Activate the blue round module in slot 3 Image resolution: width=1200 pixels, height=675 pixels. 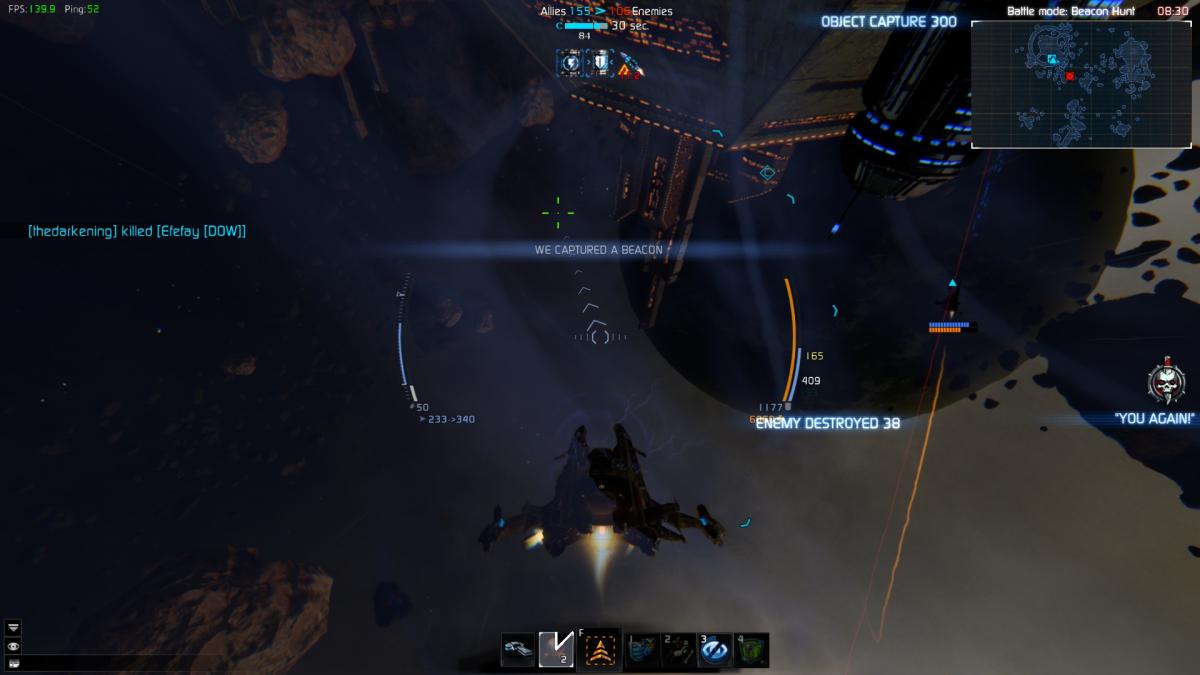[715, 650]
